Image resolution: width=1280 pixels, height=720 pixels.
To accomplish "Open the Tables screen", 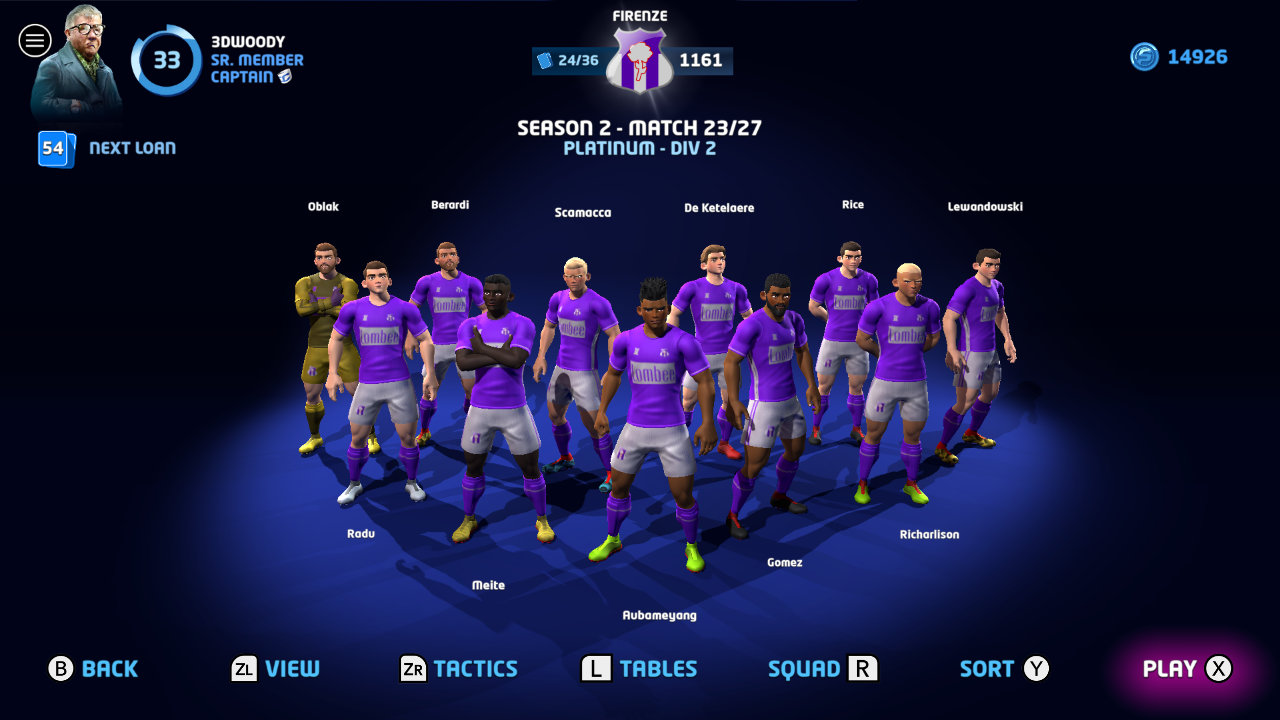I will click(640, 668).
